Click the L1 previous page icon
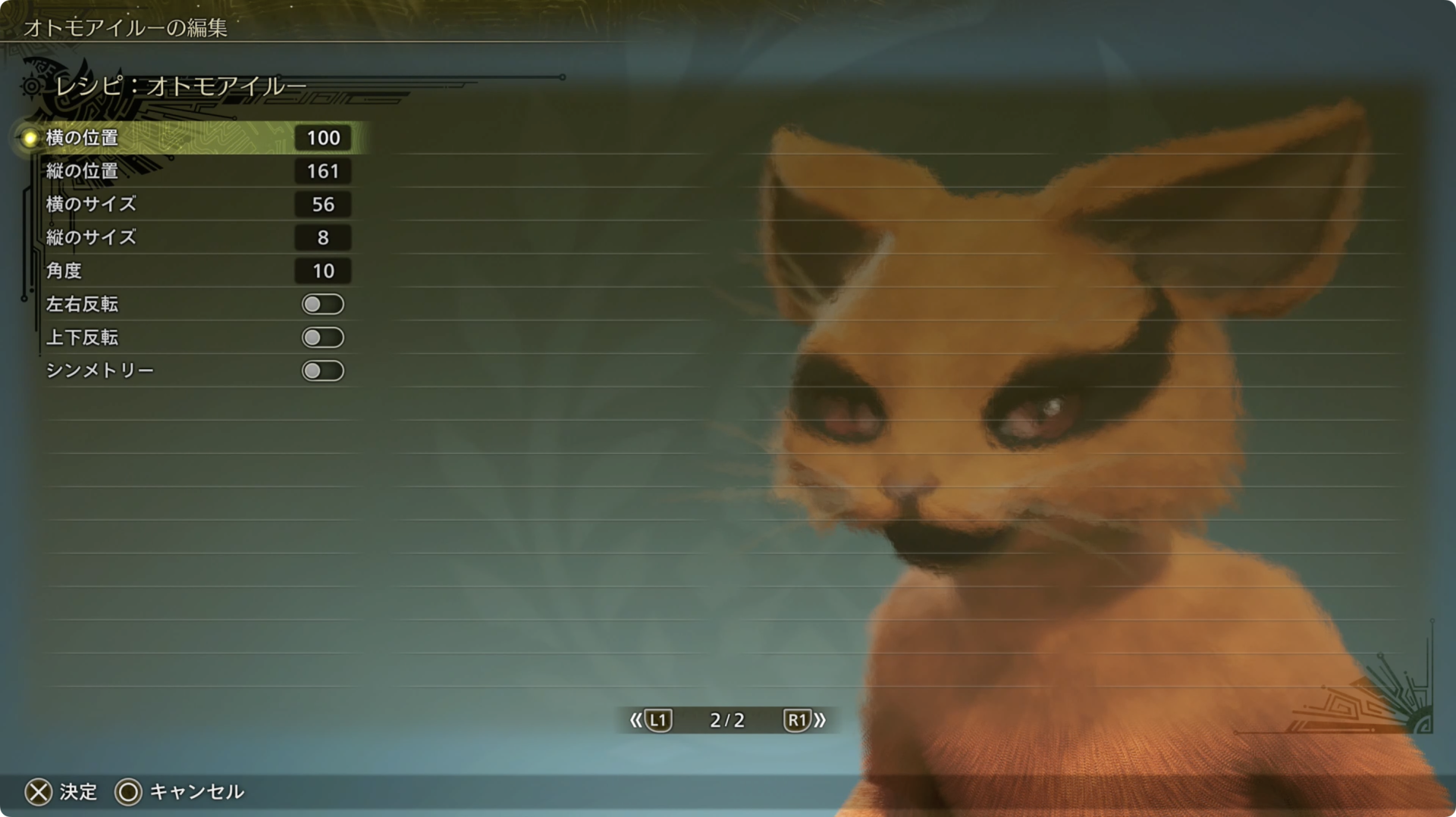 (x=659, y=721)
